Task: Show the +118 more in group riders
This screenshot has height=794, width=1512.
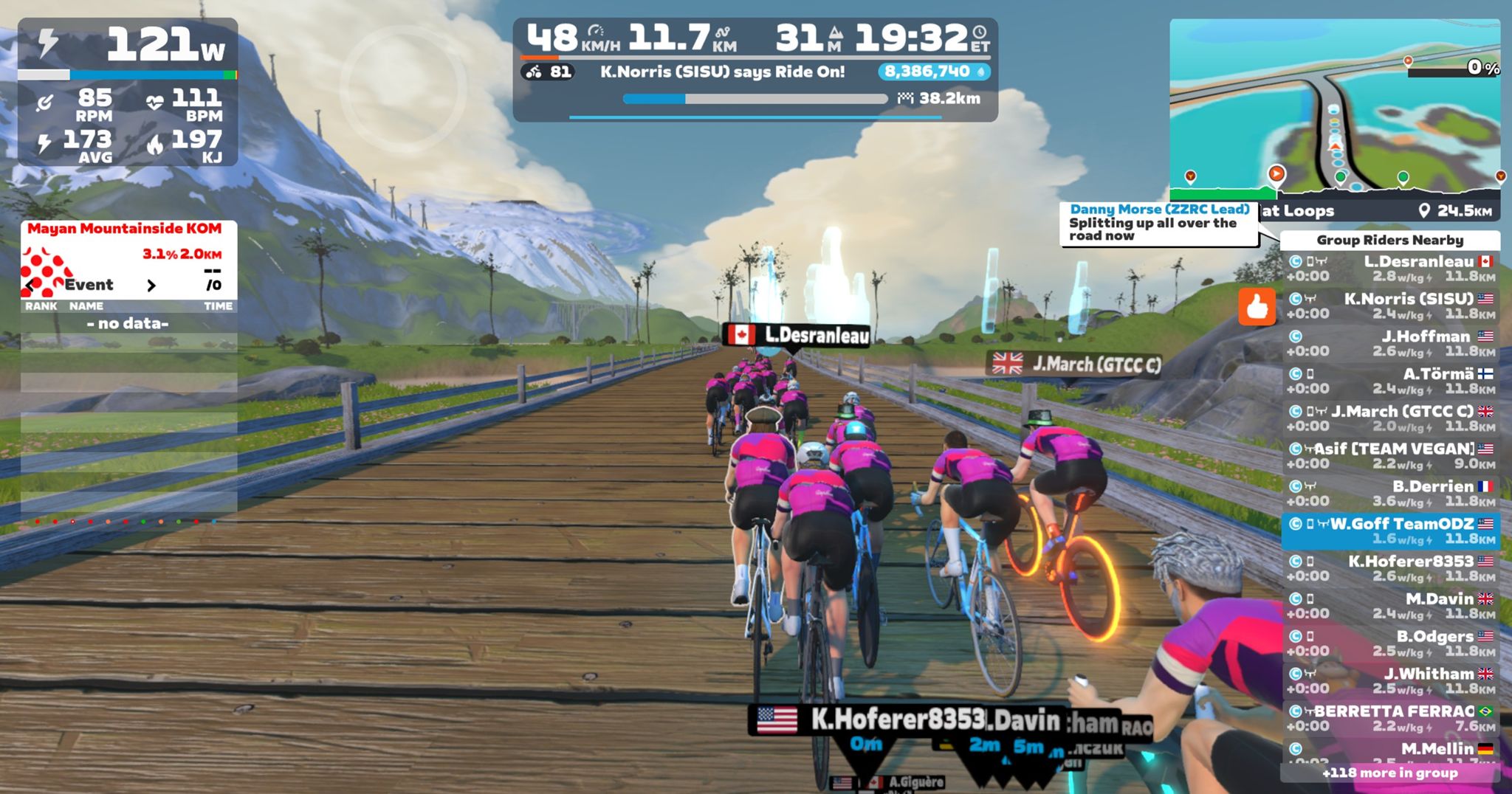Action: [x=1389, y=773]
